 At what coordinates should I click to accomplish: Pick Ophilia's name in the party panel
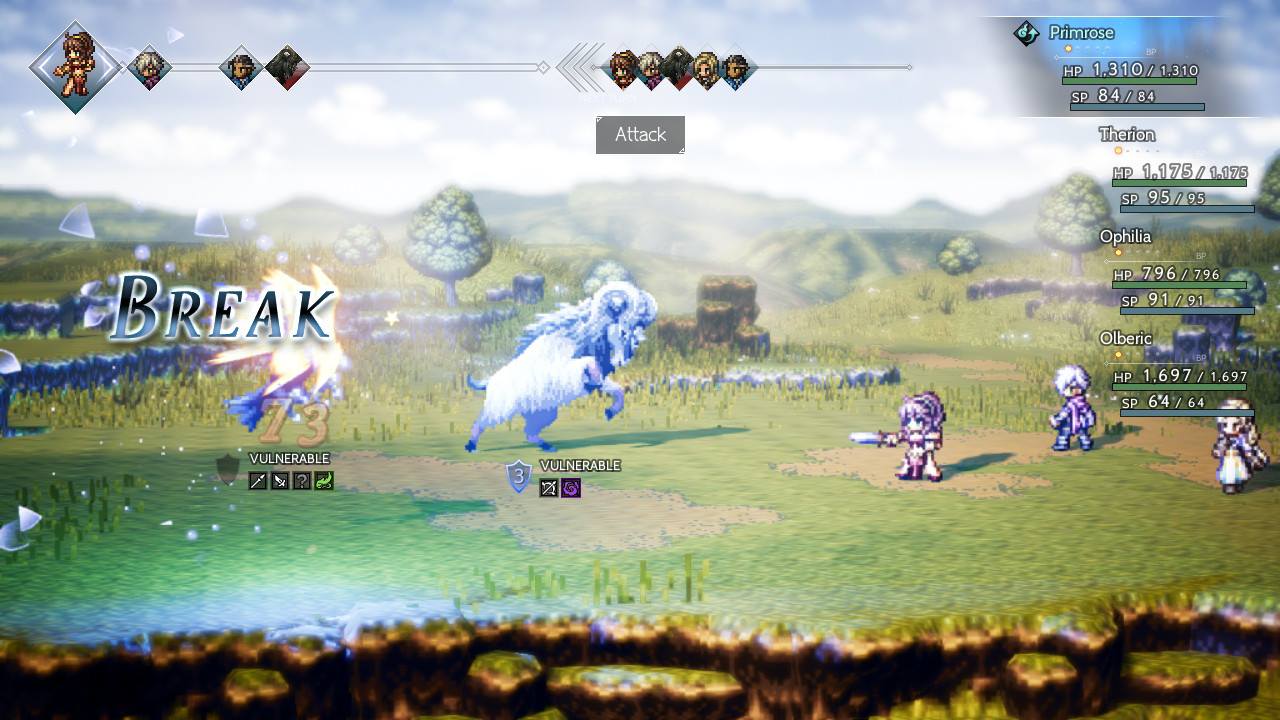pyautogui.click(x=1125, y=237)
